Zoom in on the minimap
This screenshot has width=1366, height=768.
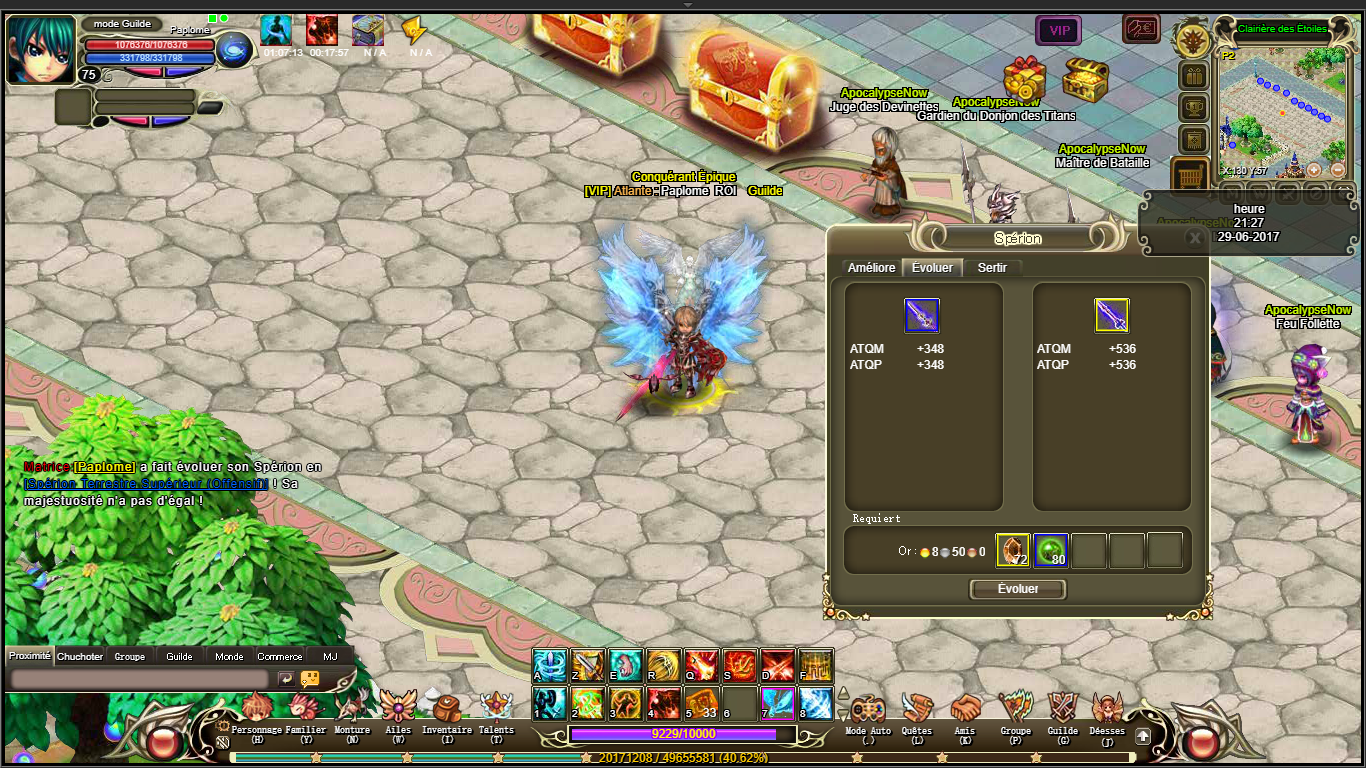pos(1314,169)
